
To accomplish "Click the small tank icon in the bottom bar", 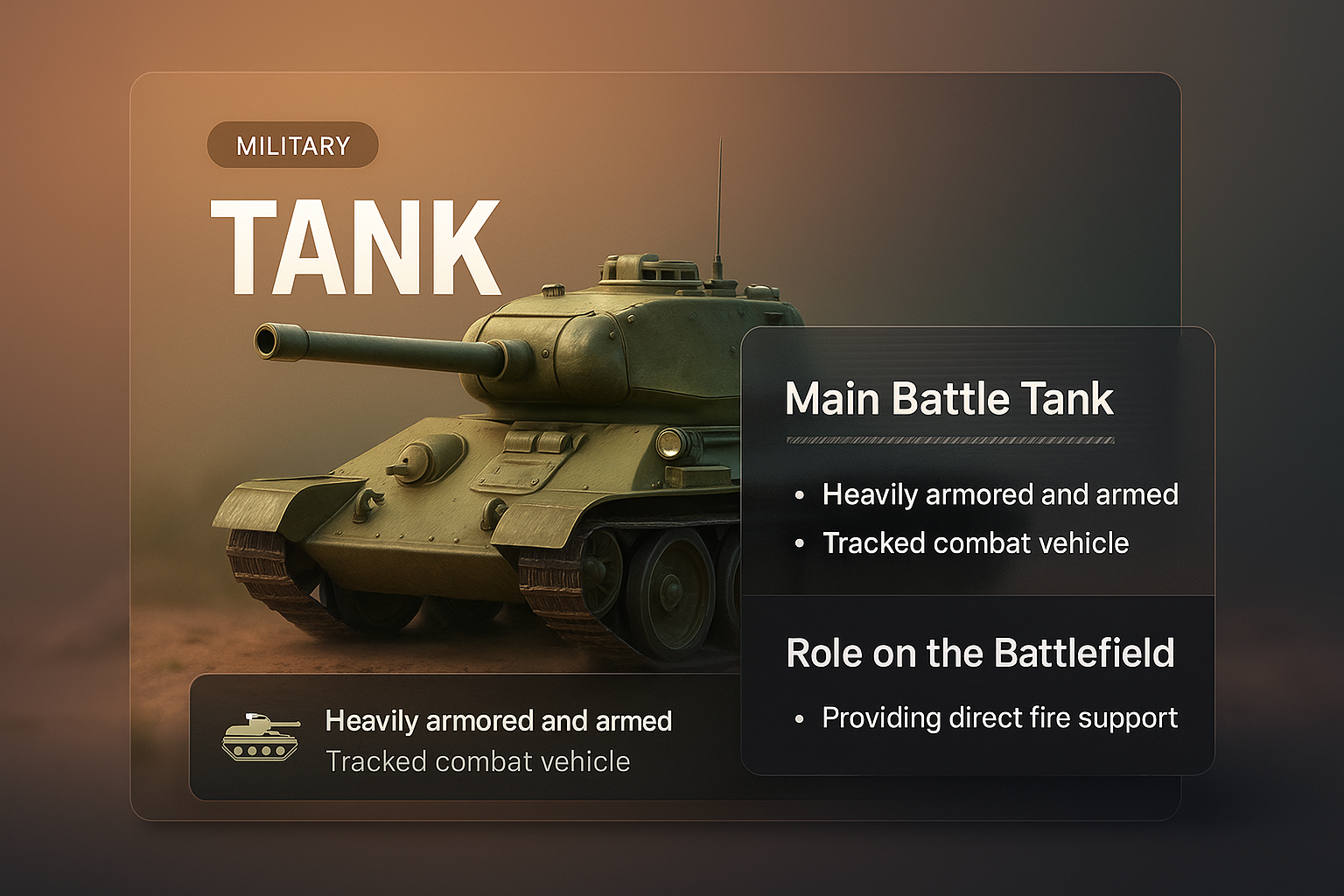I will point(260,737).
